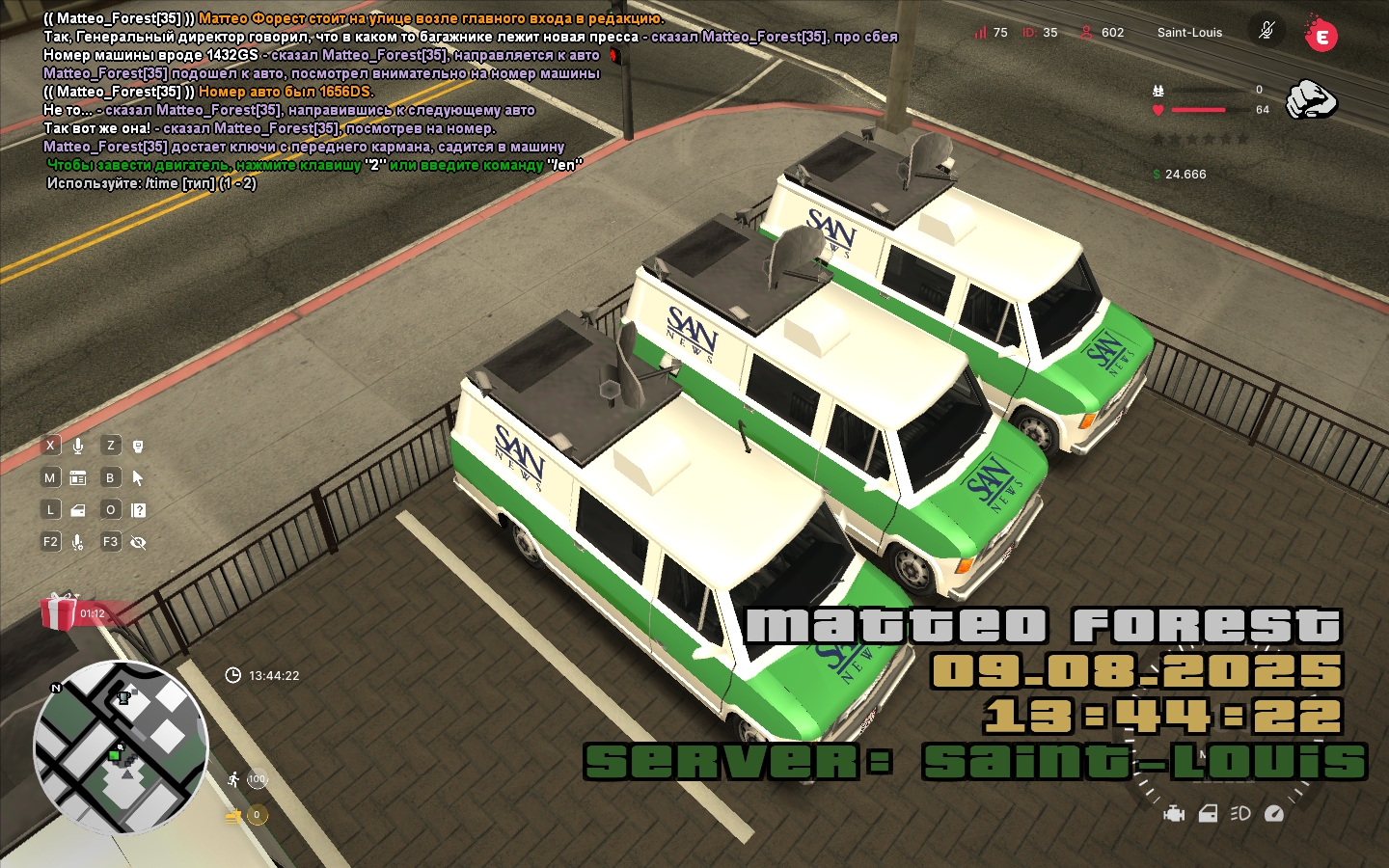This screenshot has height=868, width=1389.
Task: Click the headlights indicator icon
Action: (1240, 814)
